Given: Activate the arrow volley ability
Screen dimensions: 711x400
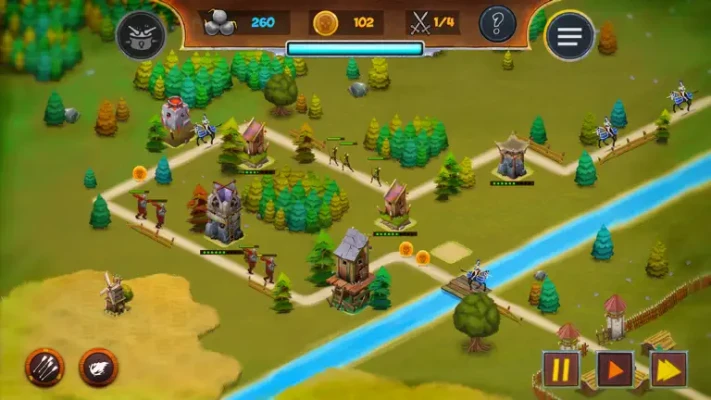Looking at the screenshot, I should pos(45,366).
